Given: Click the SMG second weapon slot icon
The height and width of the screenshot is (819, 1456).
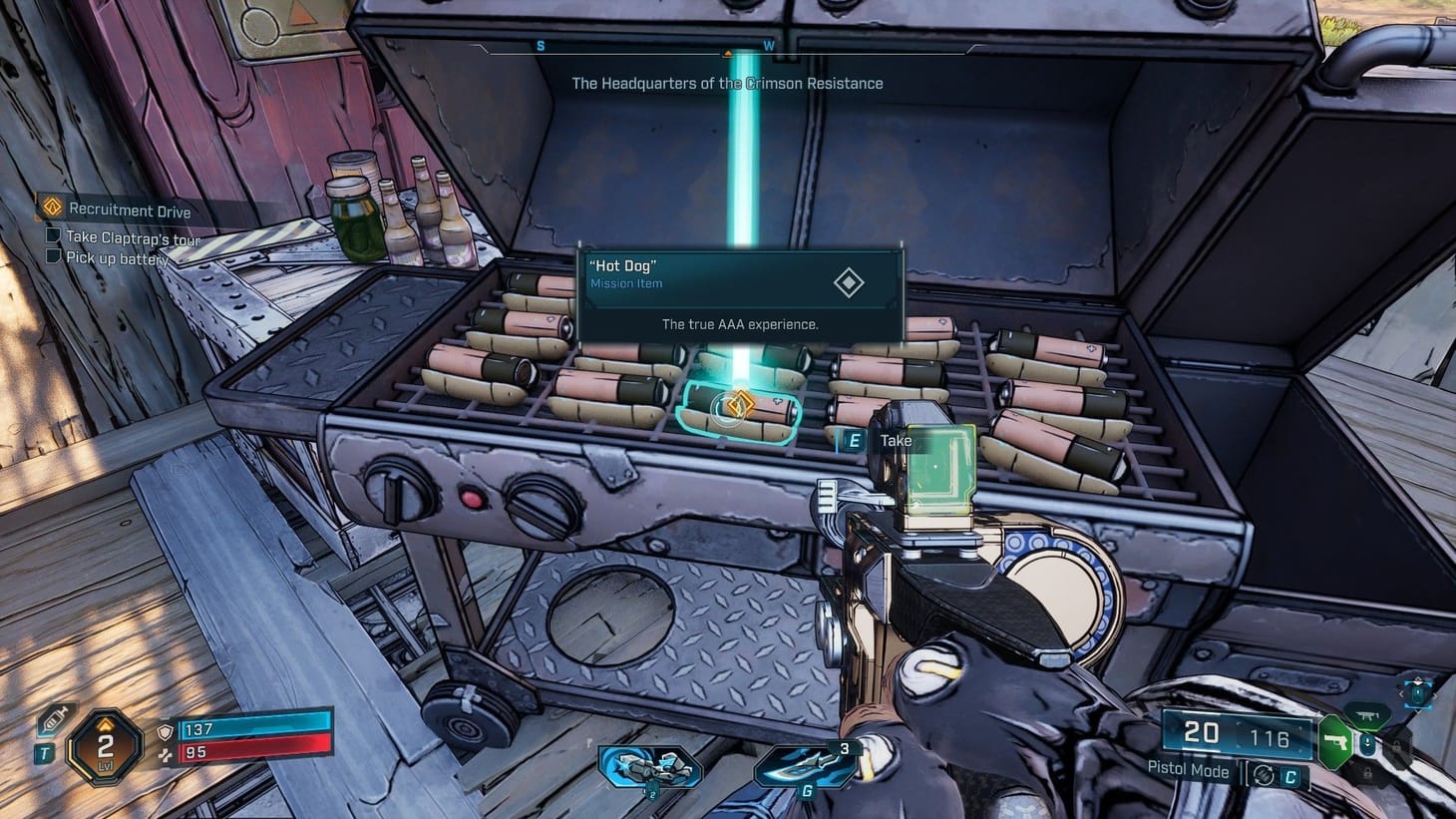Looking at the screenshot, I should 1369,715.
